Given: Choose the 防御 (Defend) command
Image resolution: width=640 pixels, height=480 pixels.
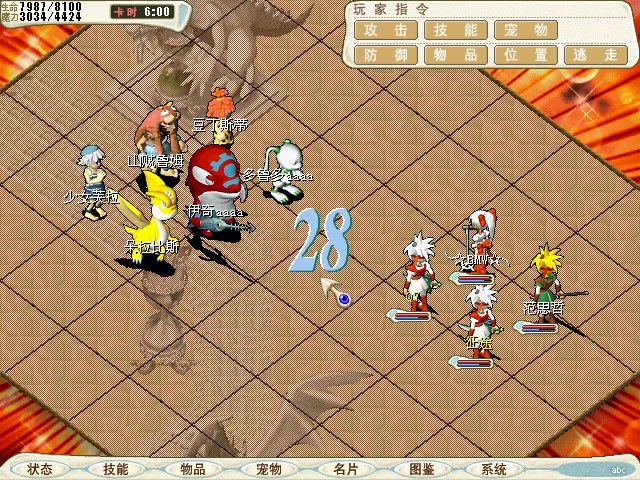Looking at the screenshot, I should [385, 55].
